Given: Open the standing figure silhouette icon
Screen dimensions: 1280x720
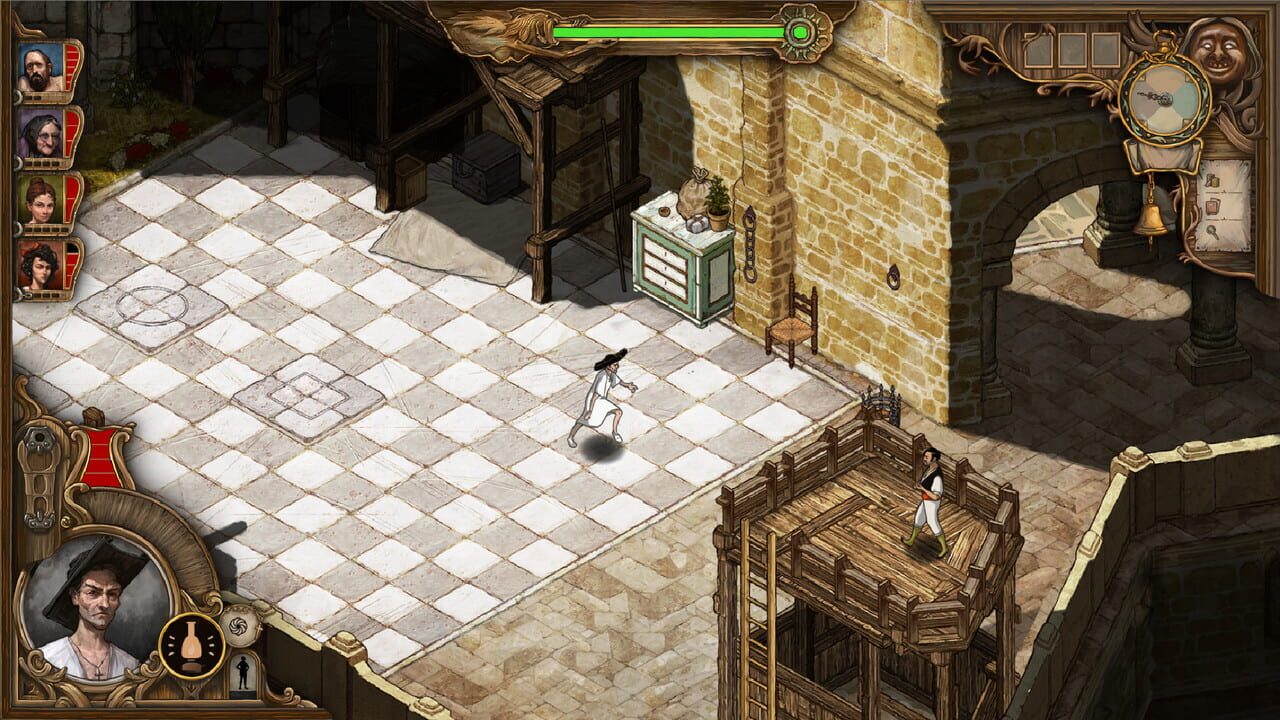Looking at the screenshot, I should [x=242, y=673].
